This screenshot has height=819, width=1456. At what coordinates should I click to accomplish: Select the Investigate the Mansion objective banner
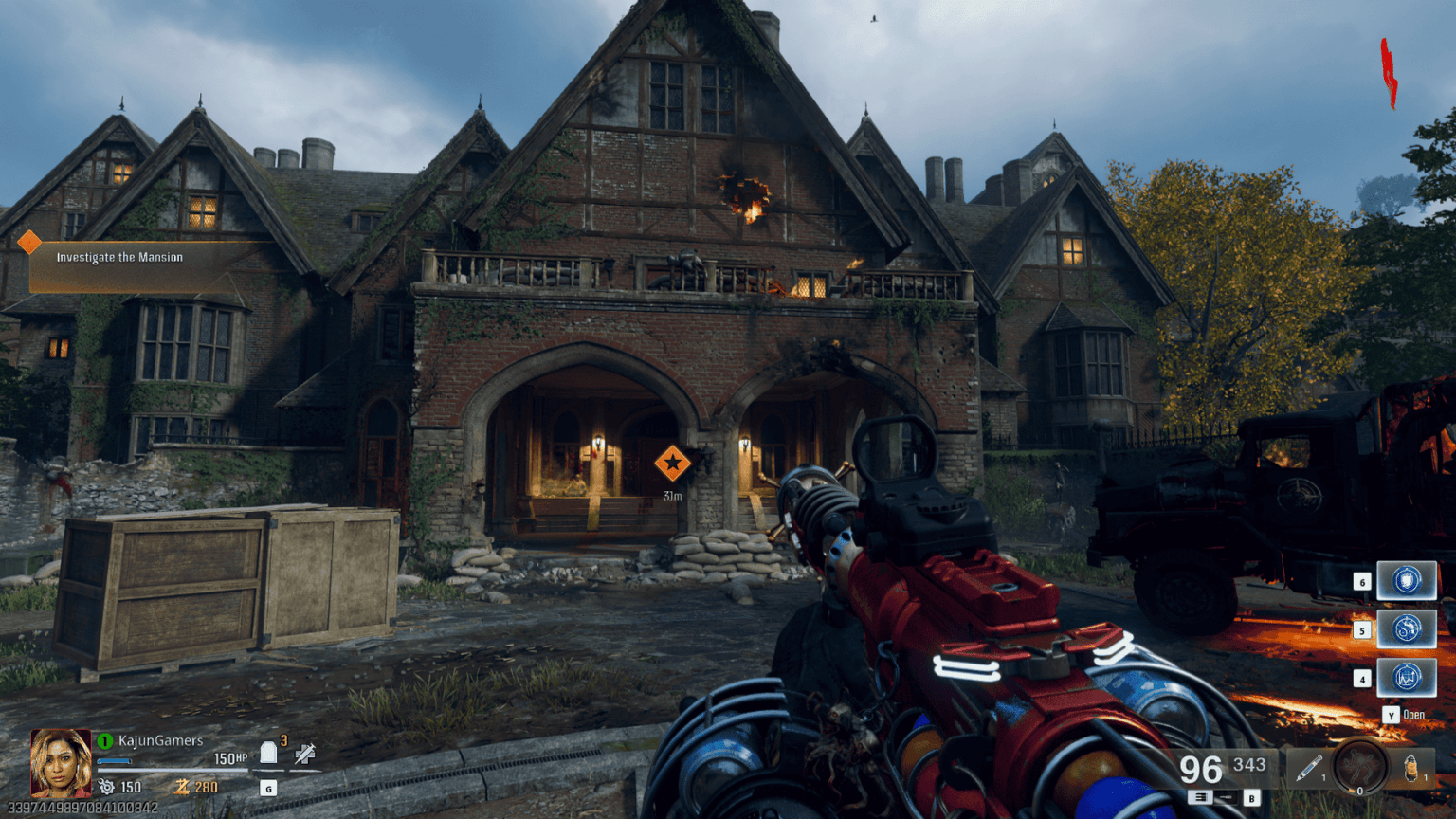(120, 257)
